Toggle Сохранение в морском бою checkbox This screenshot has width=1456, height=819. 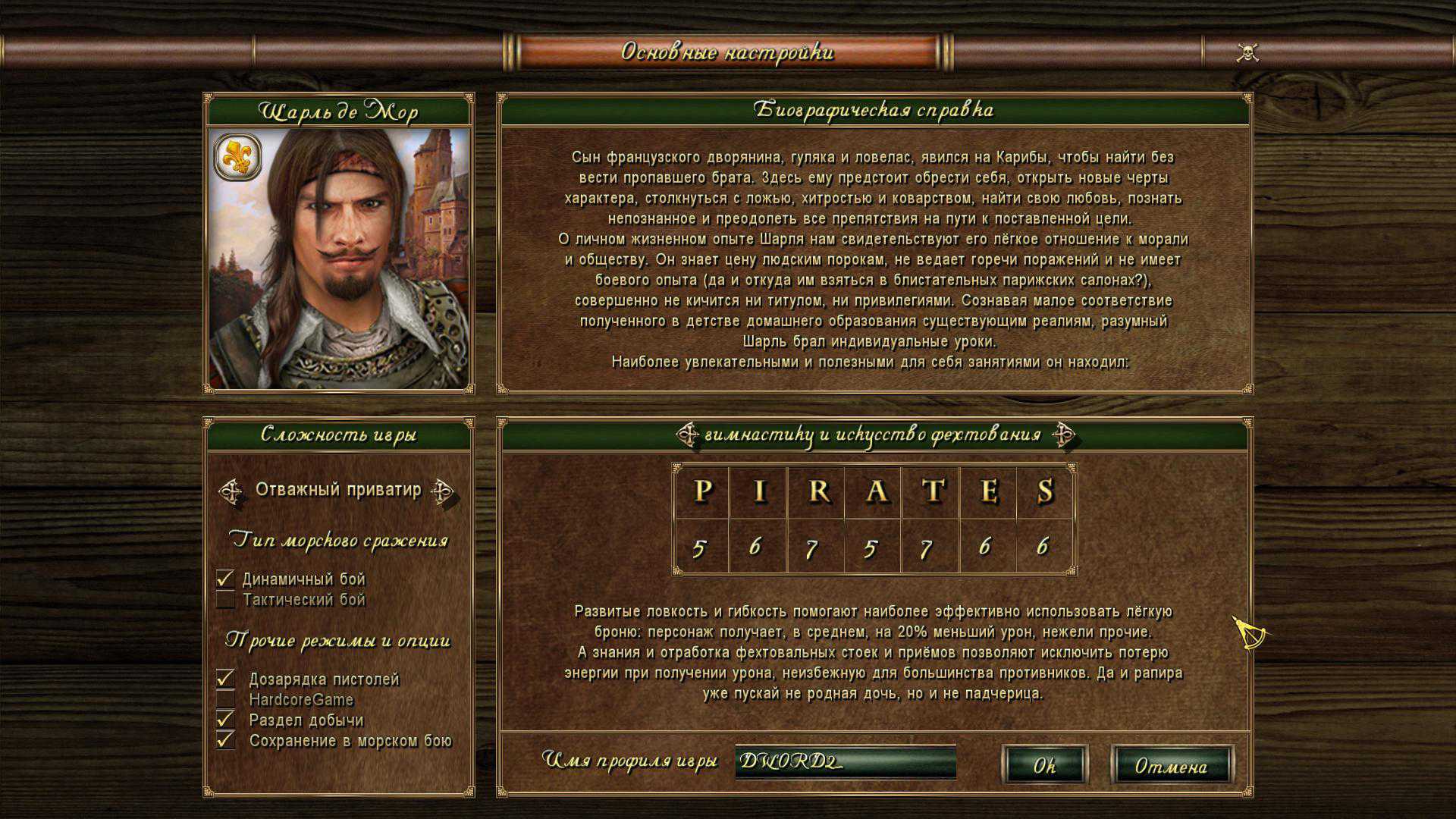pyautogui.click(x=225, y=740)
